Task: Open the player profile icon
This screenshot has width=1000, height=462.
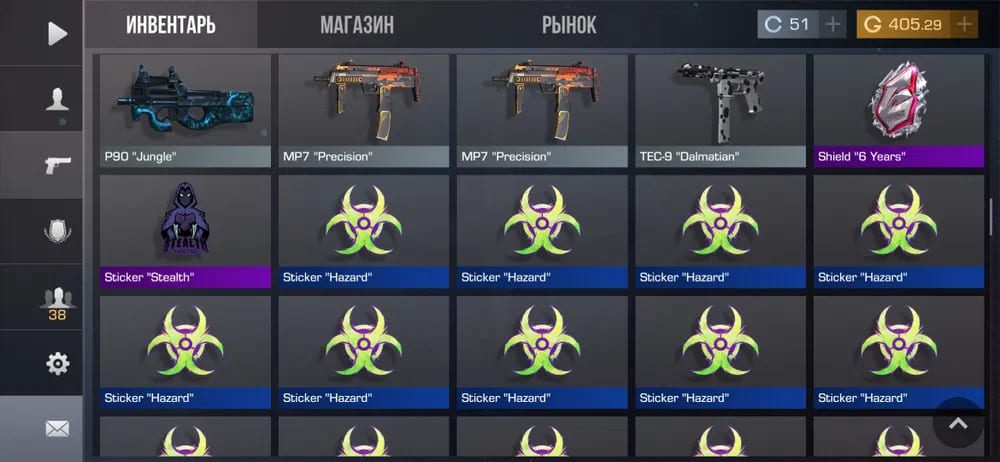Action: point(57,99)
